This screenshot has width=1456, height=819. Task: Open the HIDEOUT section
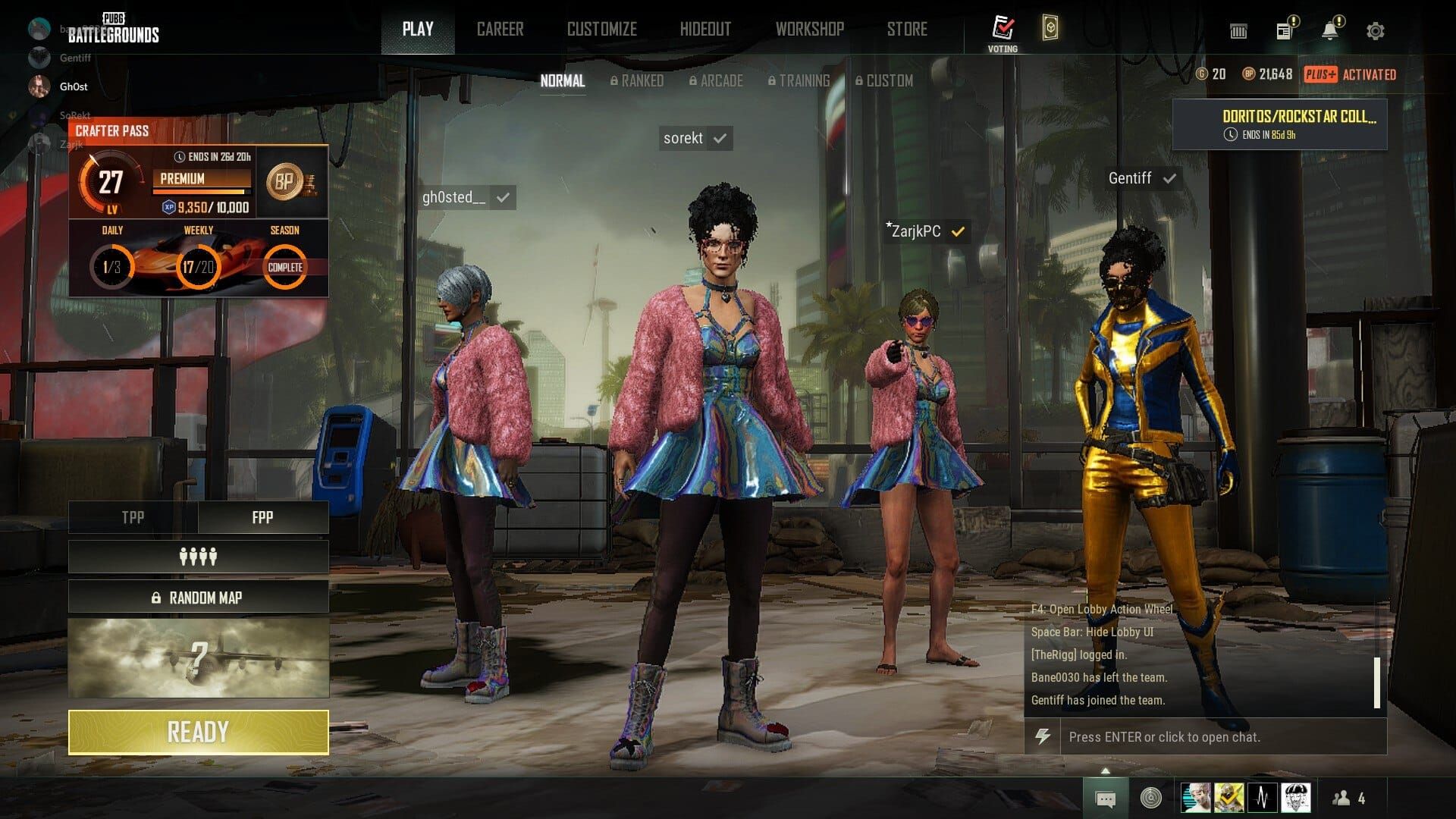pos(705,30)
